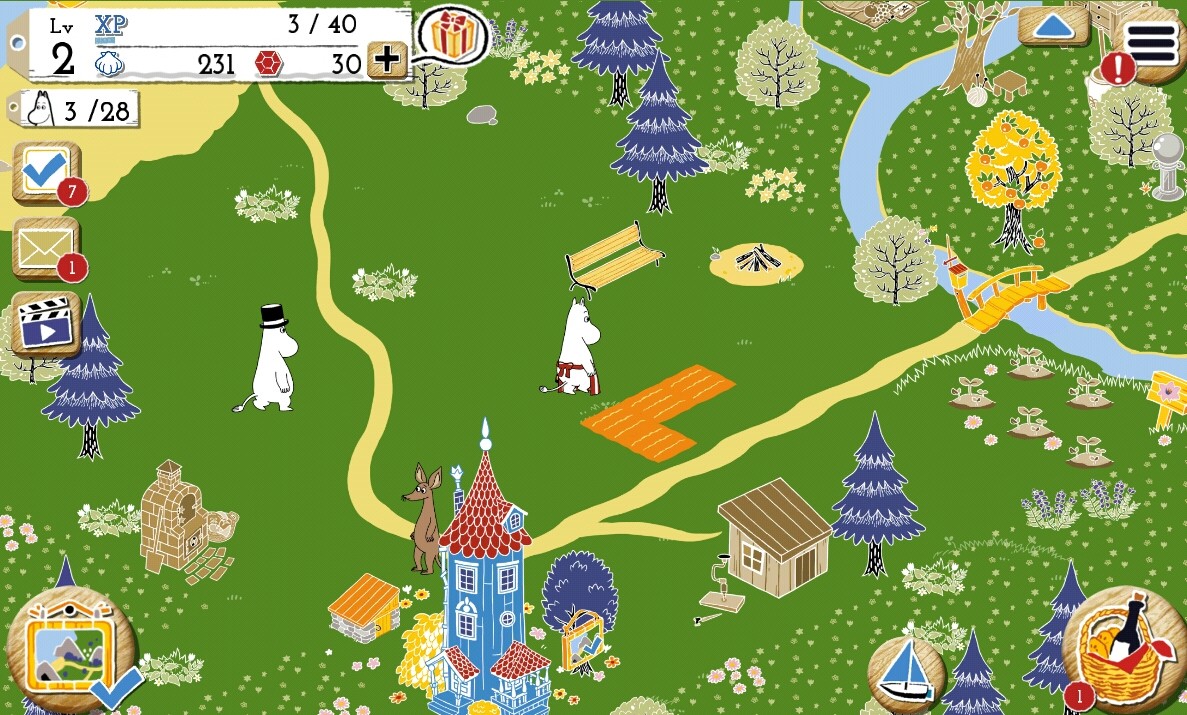Screen dimensions: 1187x715
Task: Watch a video via the clapperboard icon
Action: [45, 325]
